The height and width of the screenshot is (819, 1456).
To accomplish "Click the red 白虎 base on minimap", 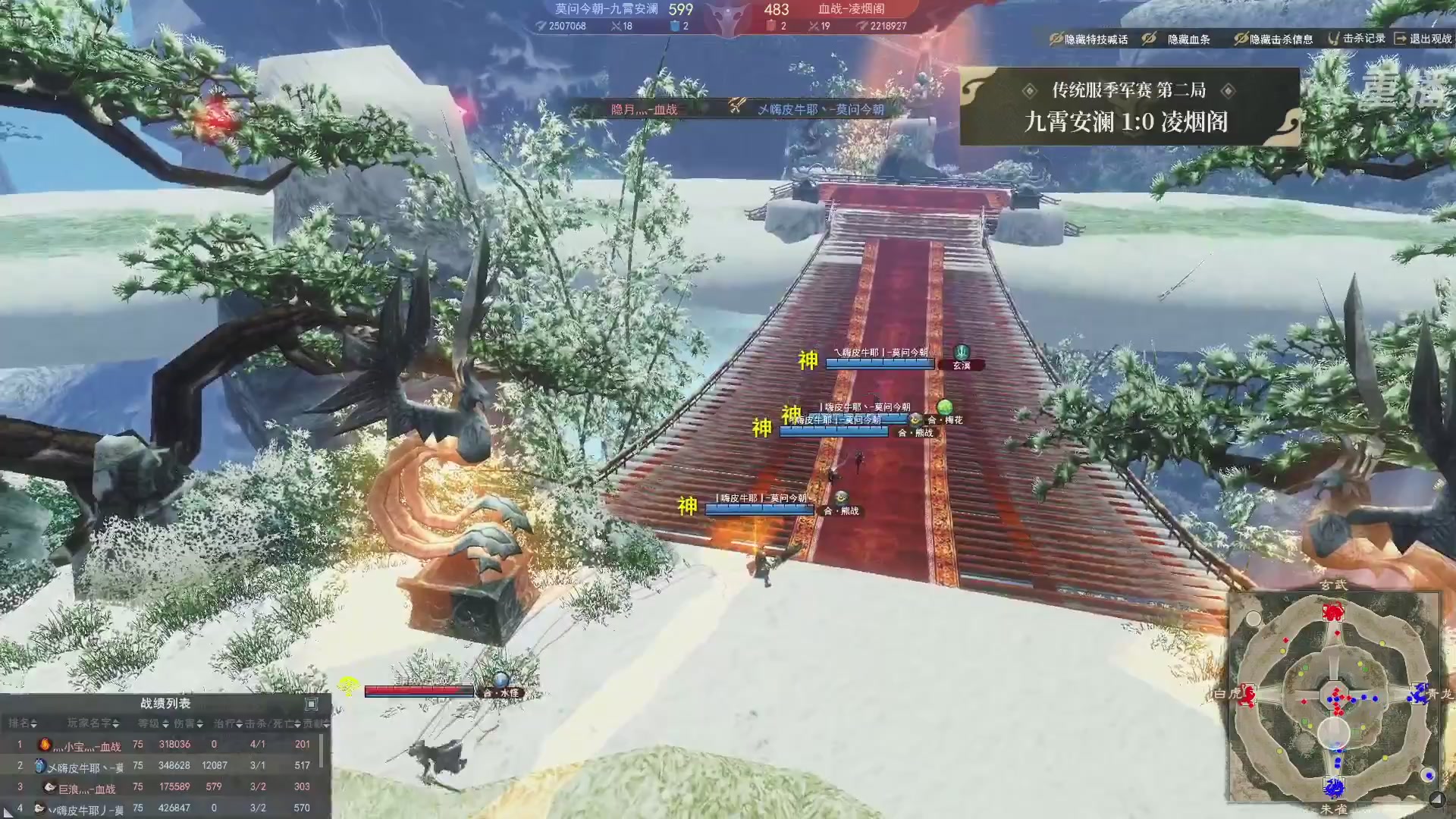I will [x=1246, y=695].
